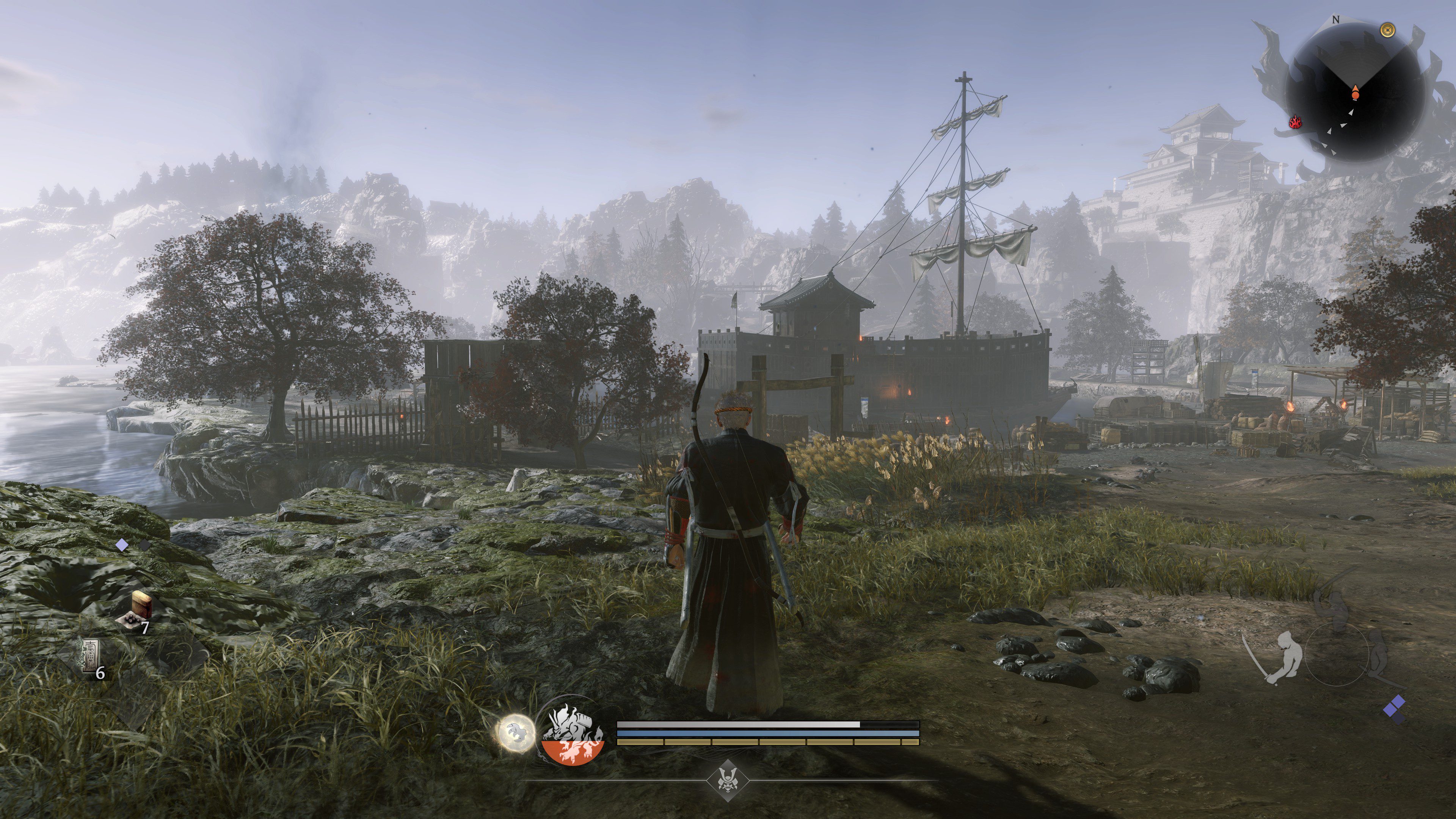Click the red flame marker on minimap
1456x819 pixels.
(1295, 121)
